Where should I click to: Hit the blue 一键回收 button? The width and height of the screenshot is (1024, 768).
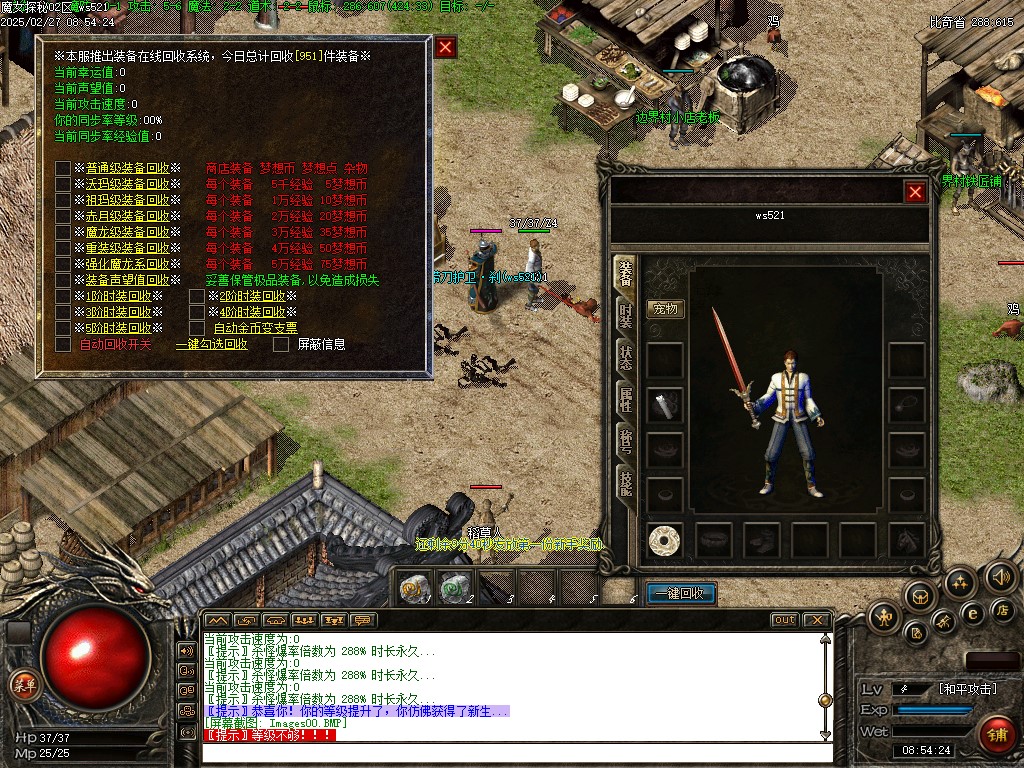coord(681,593)
